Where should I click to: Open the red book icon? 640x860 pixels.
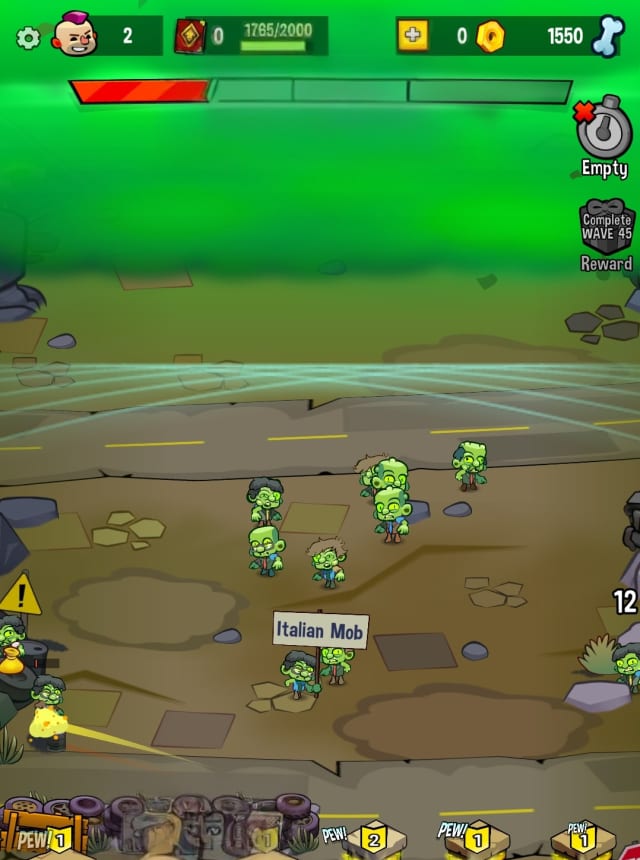[190, 37]
